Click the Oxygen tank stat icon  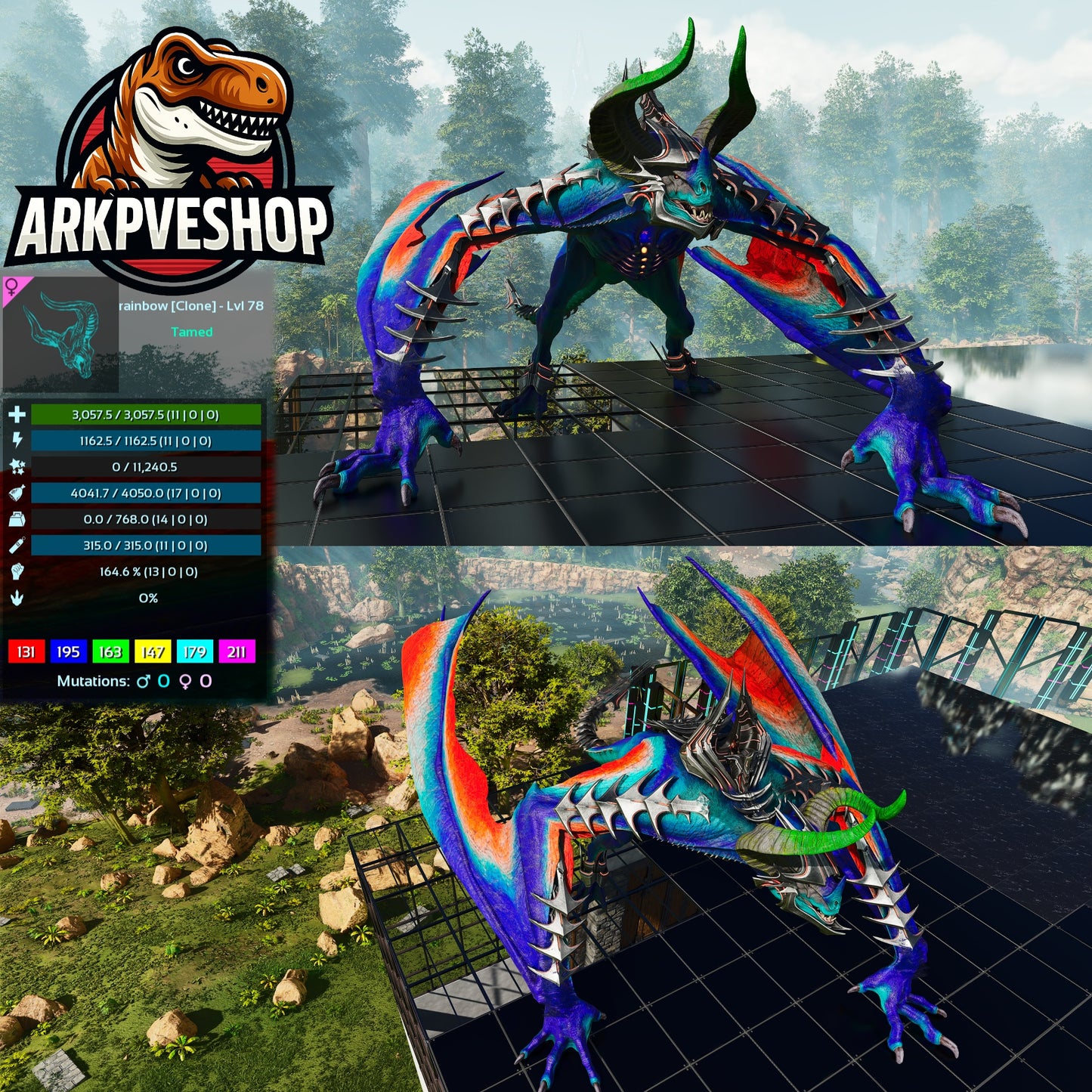pyautogui.click(x=17, y=546)
